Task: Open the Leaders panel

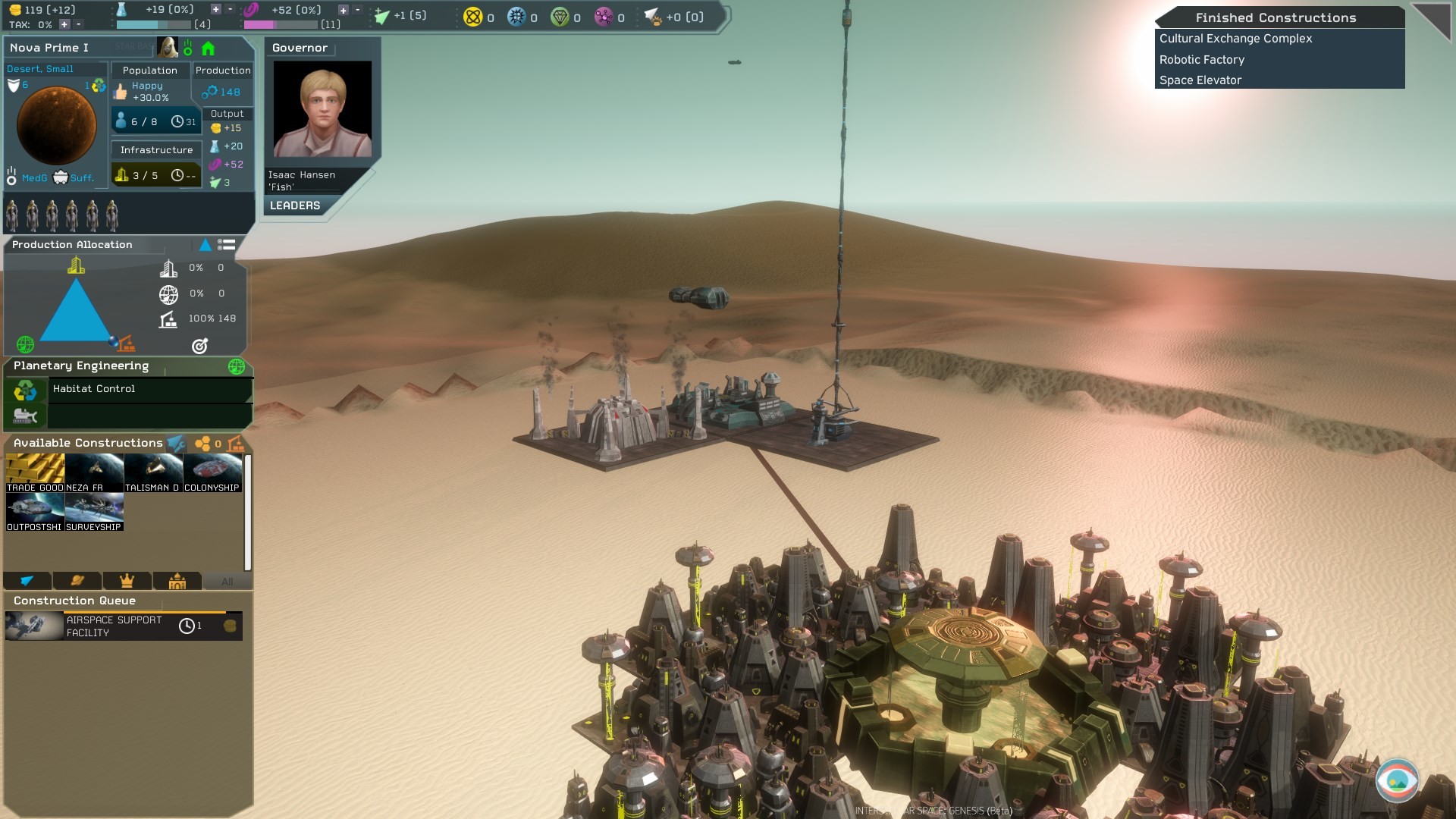Action: [295, 206]
